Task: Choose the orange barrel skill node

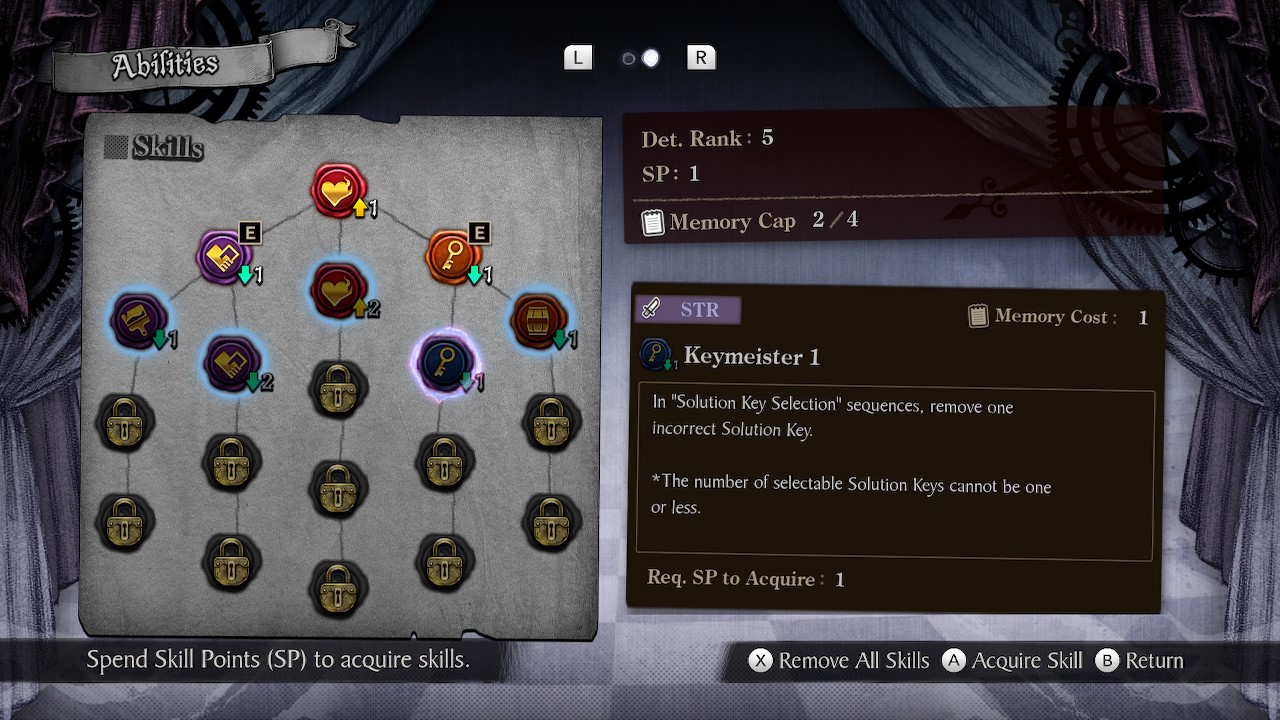Action: tap(538, 321)
